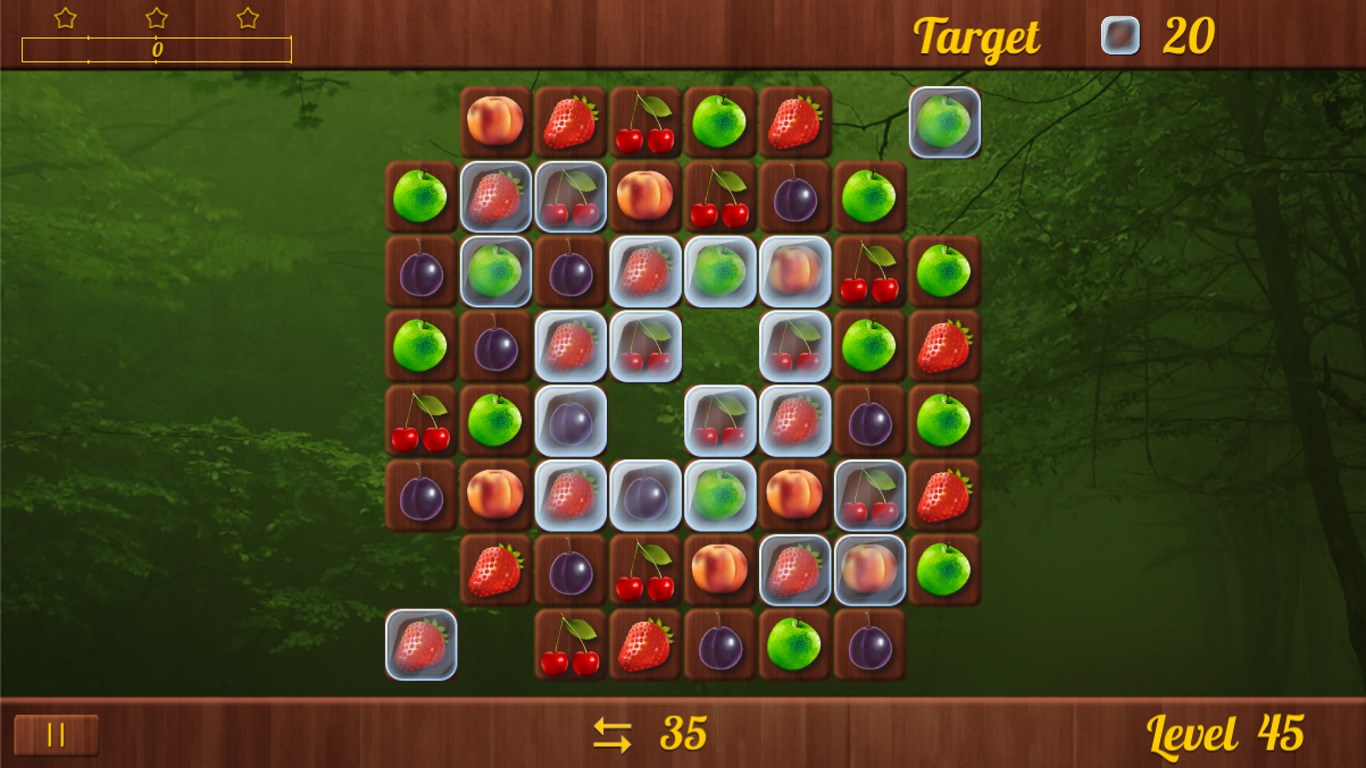Select the frozen cherries near board center
The width and height of the screenshot is (1366, 768).
pos(720,420)
